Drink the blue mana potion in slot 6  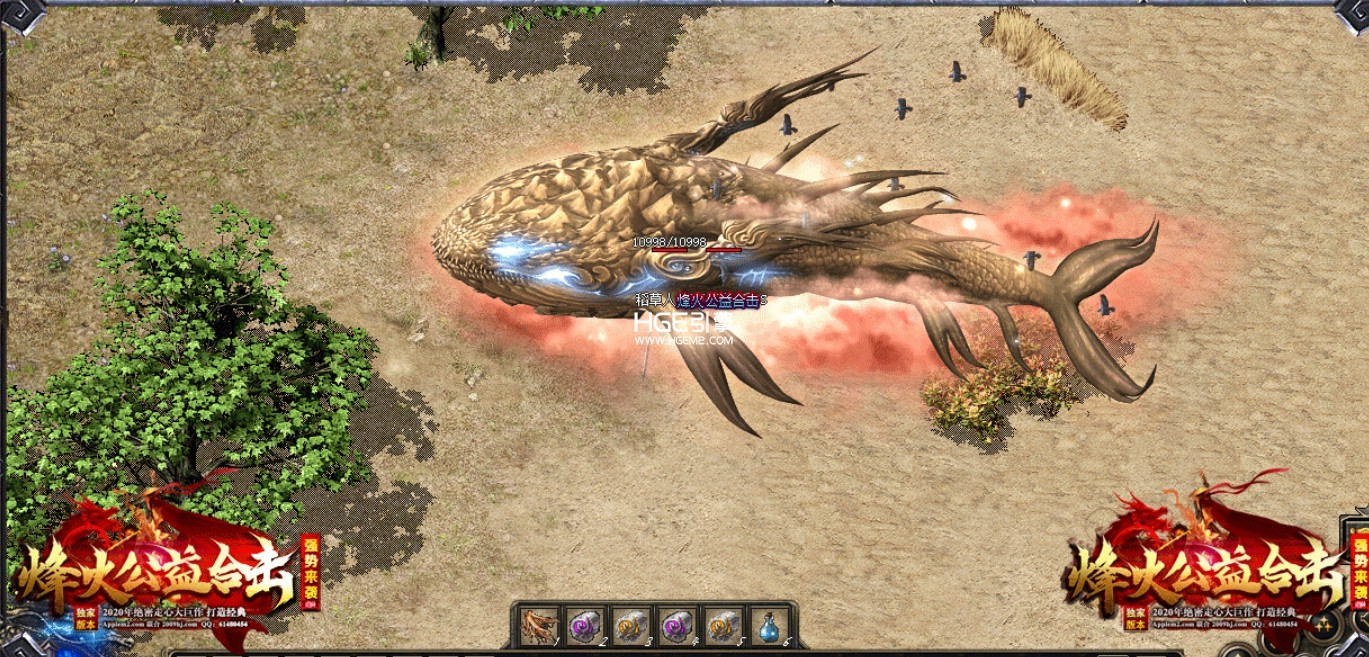[769, 626]
